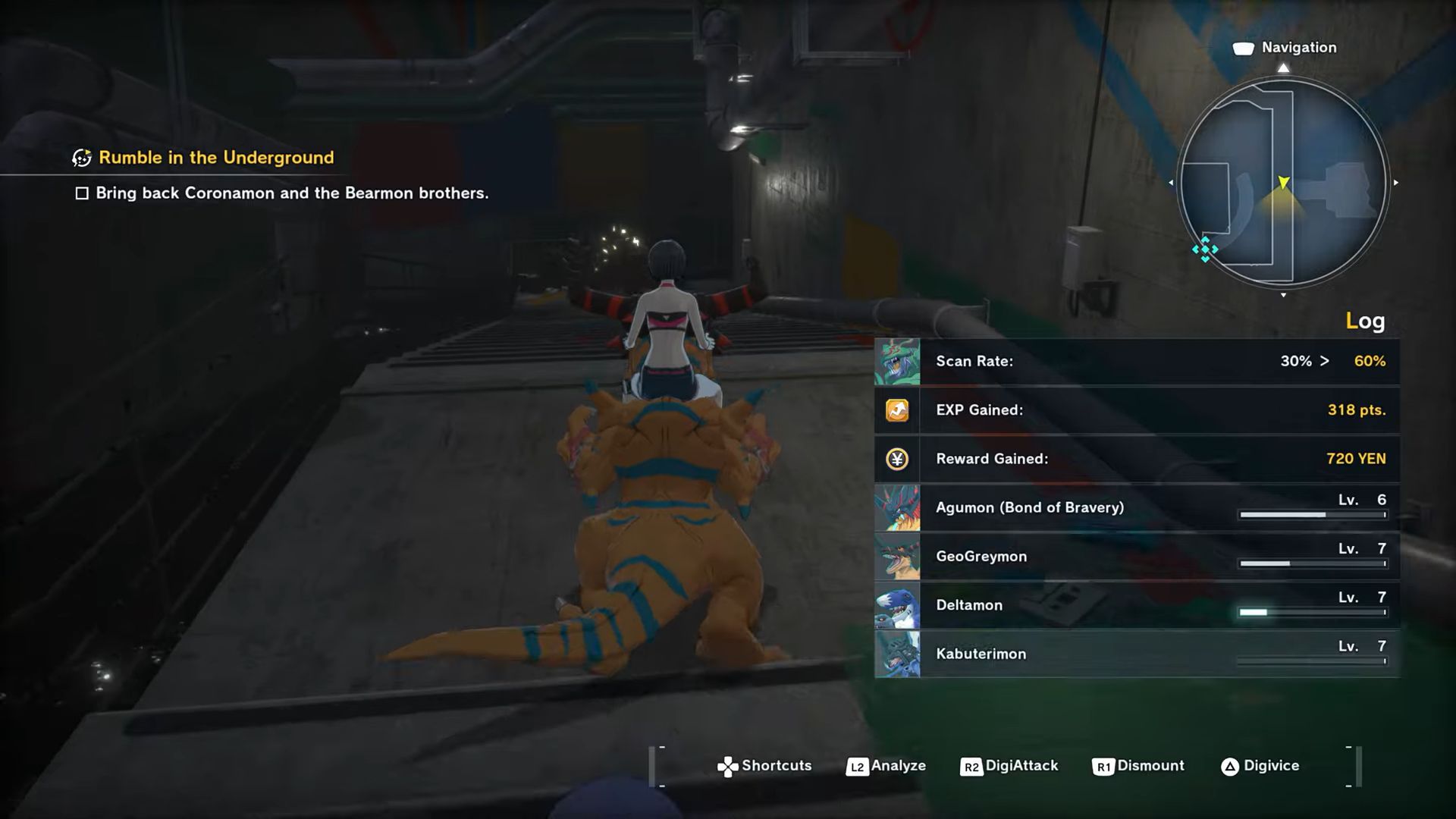
Task: Click the chevron between 30% and 60%
Action: click(1324, 362)
